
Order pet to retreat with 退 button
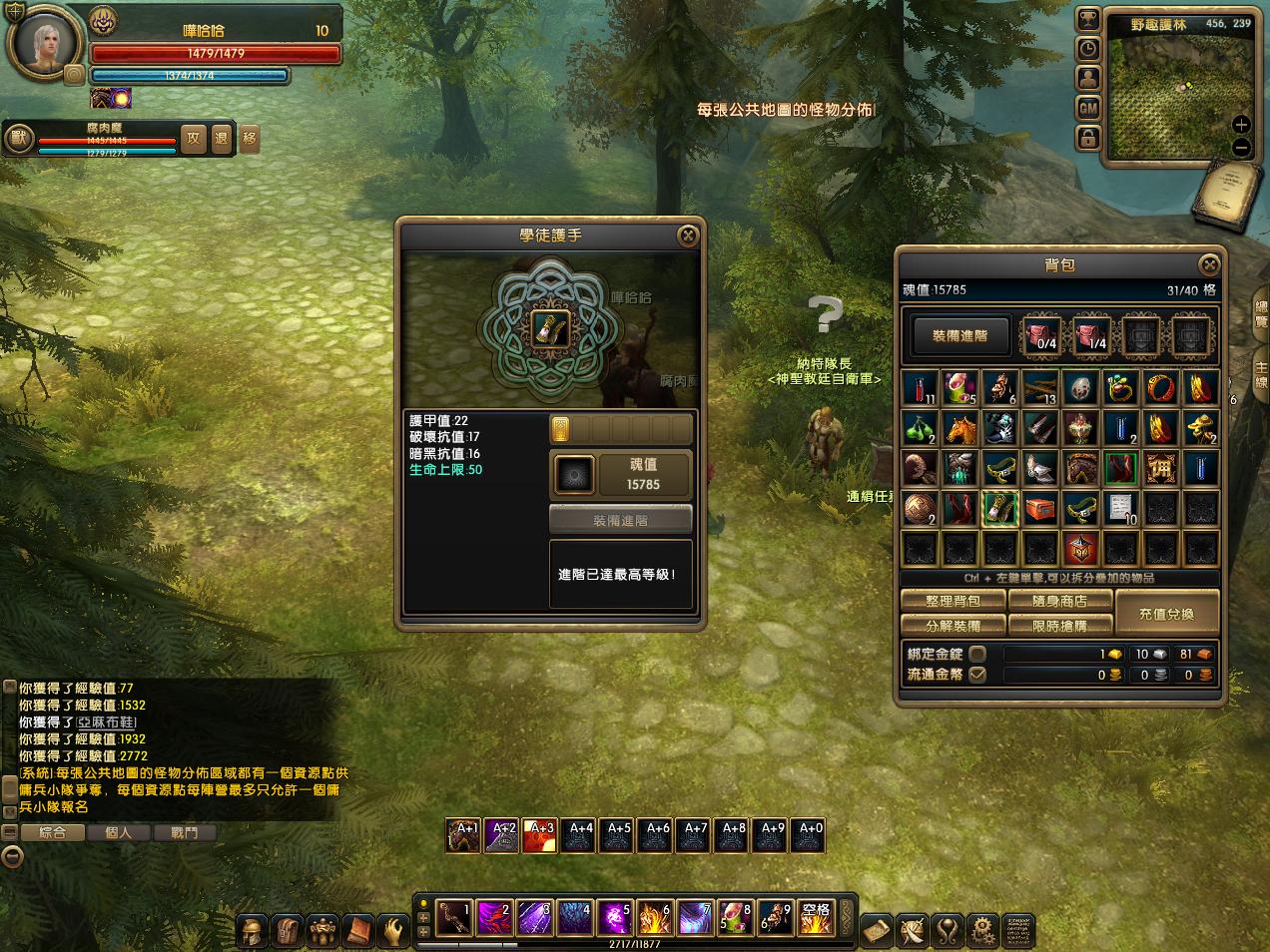222,139
